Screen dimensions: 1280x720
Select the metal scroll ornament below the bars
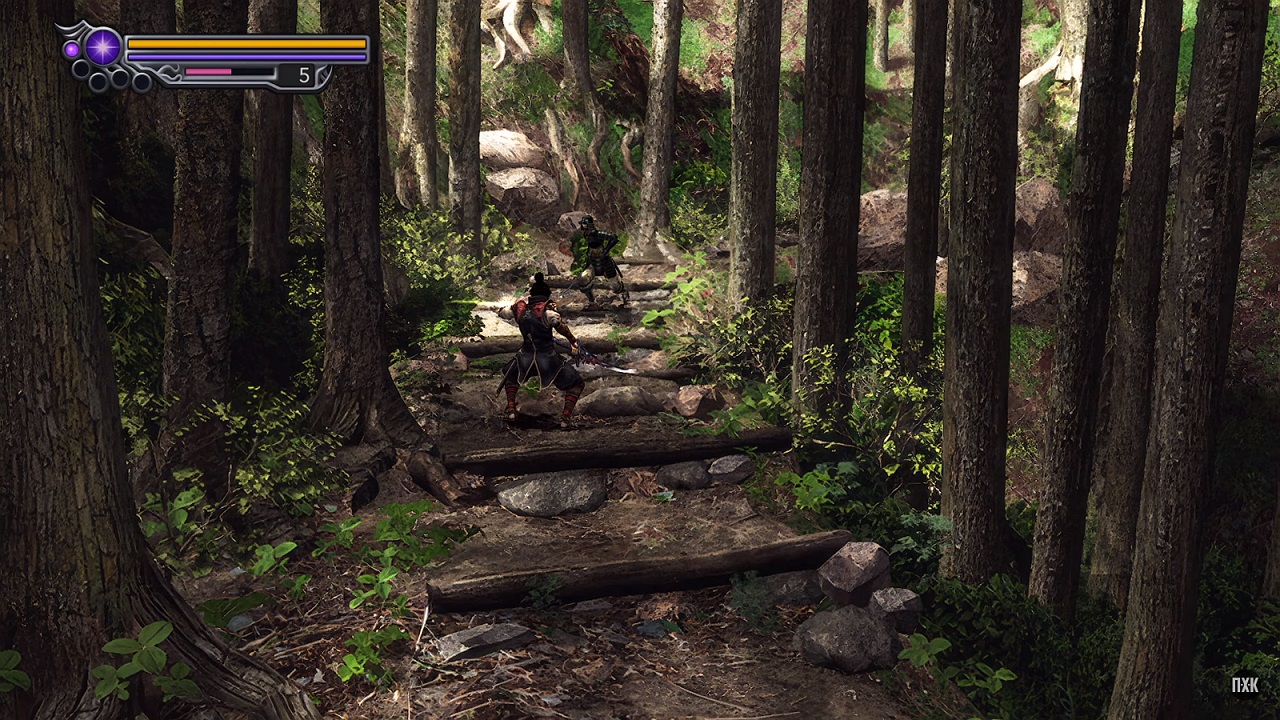(170, 72)
